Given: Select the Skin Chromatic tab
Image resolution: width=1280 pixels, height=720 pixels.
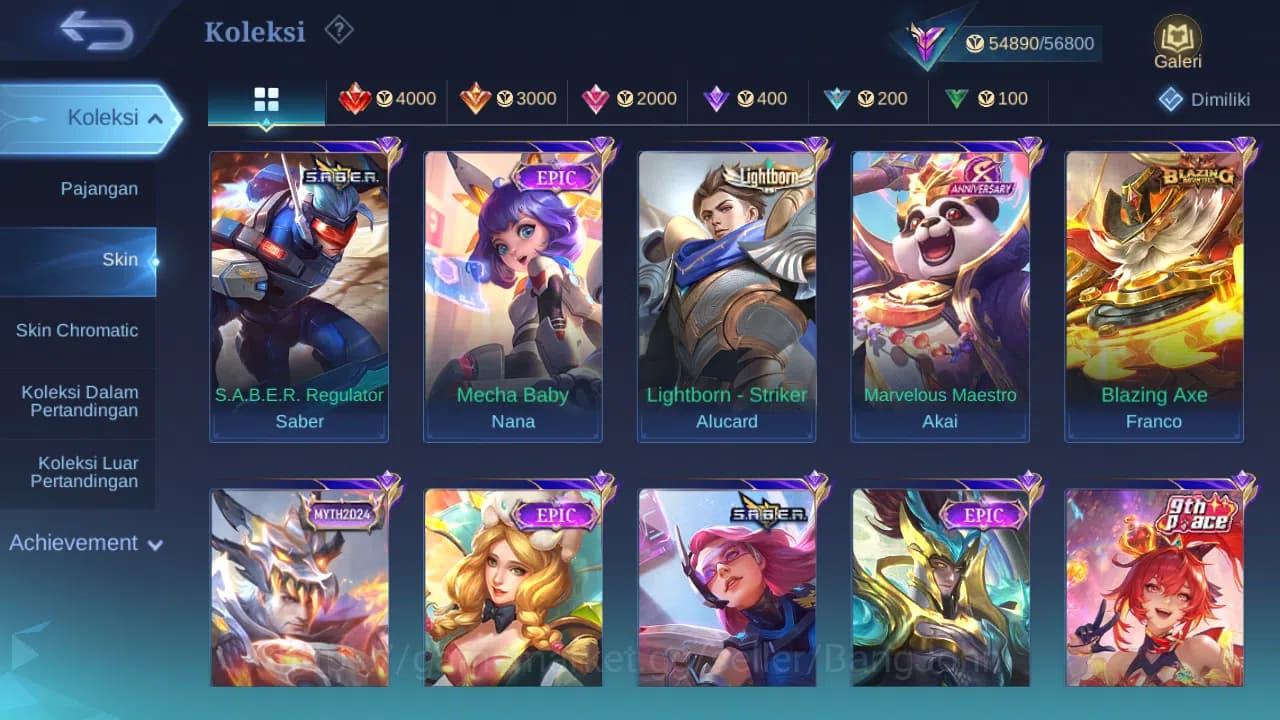Looking at the screenshot, I should coord(77,330).
